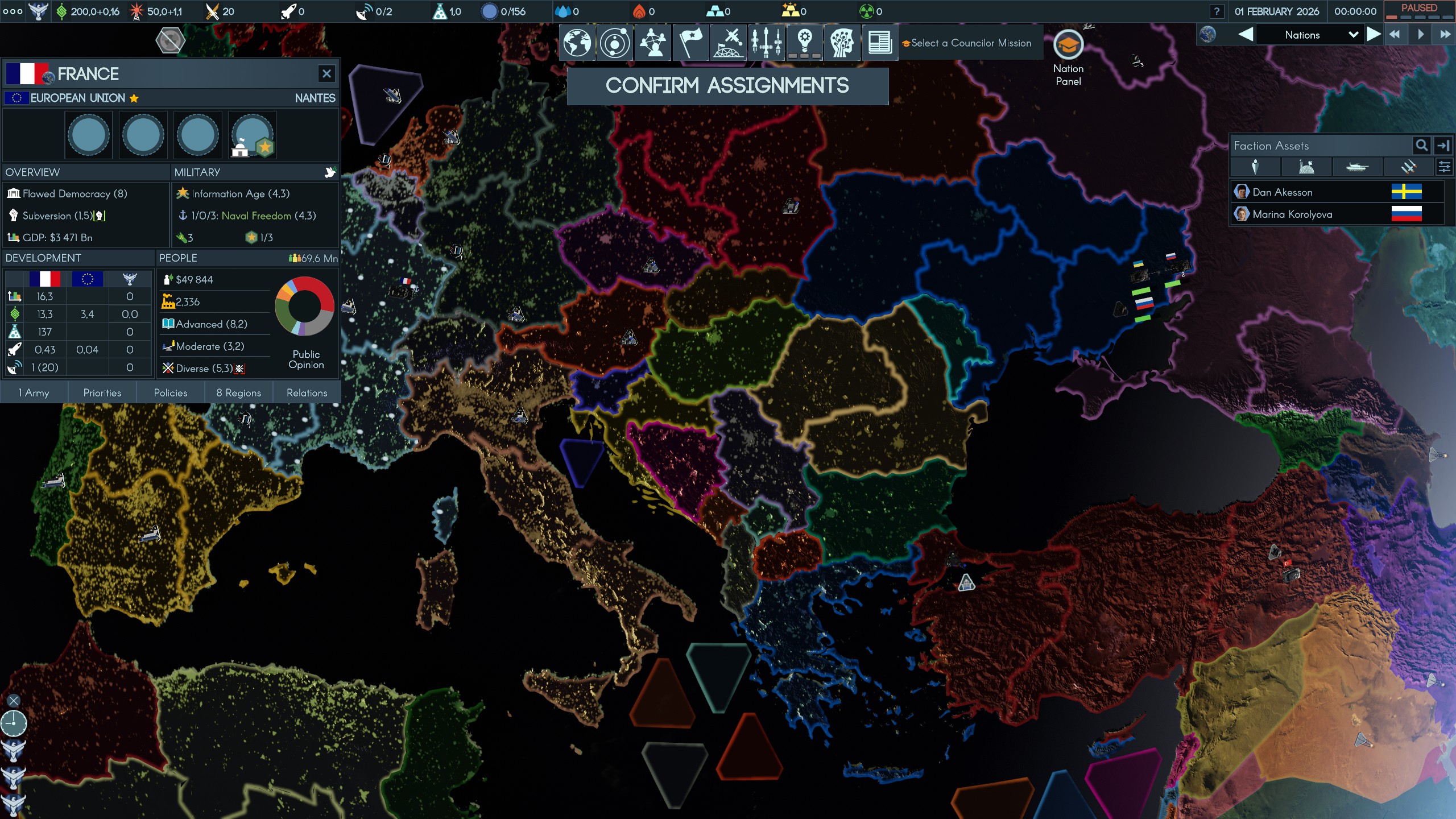Screen dimensions: 1456x819
Task: Select councilor Dan Akesson
Action: pos(1282,192)
